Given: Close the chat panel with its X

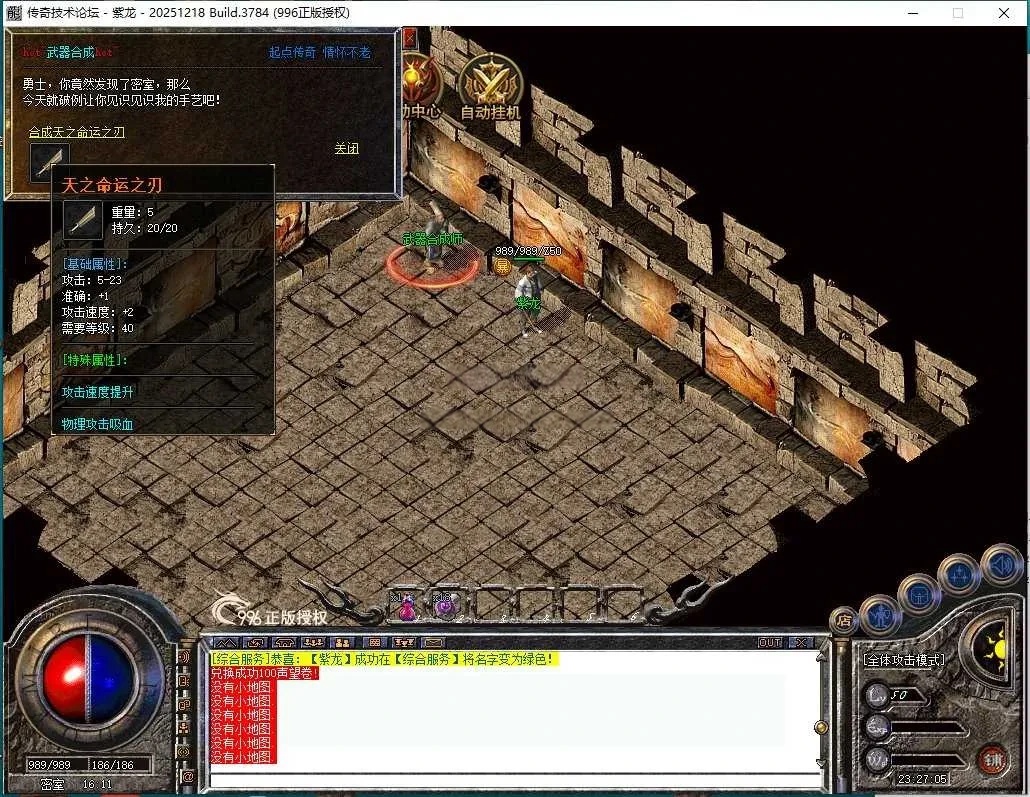Looking at the screenshot, I should click(801, 642).
